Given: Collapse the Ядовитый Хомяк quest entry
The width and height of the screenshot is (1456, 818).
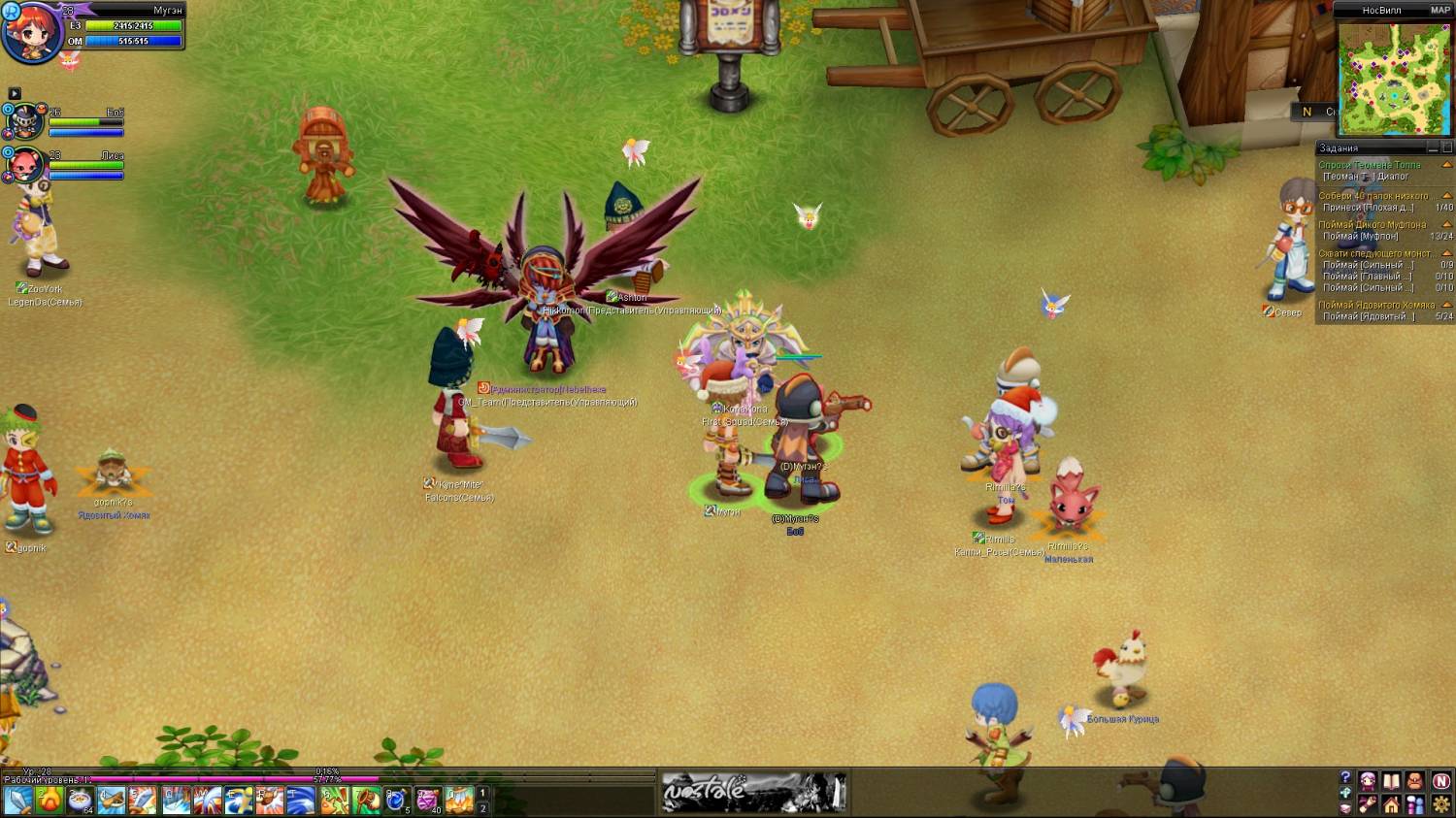Looking at the screenshot, I should pyautogui.click(x=1447, y=305).
